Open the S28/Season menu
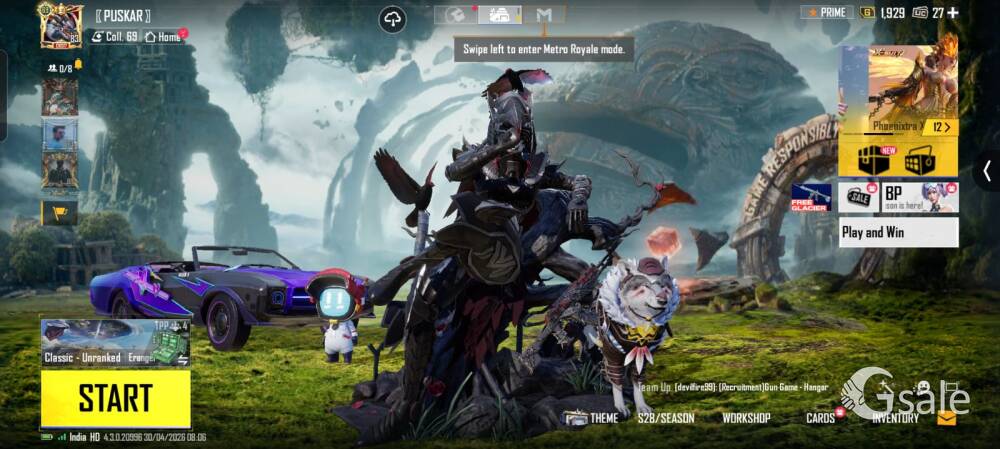 [666, 418]
